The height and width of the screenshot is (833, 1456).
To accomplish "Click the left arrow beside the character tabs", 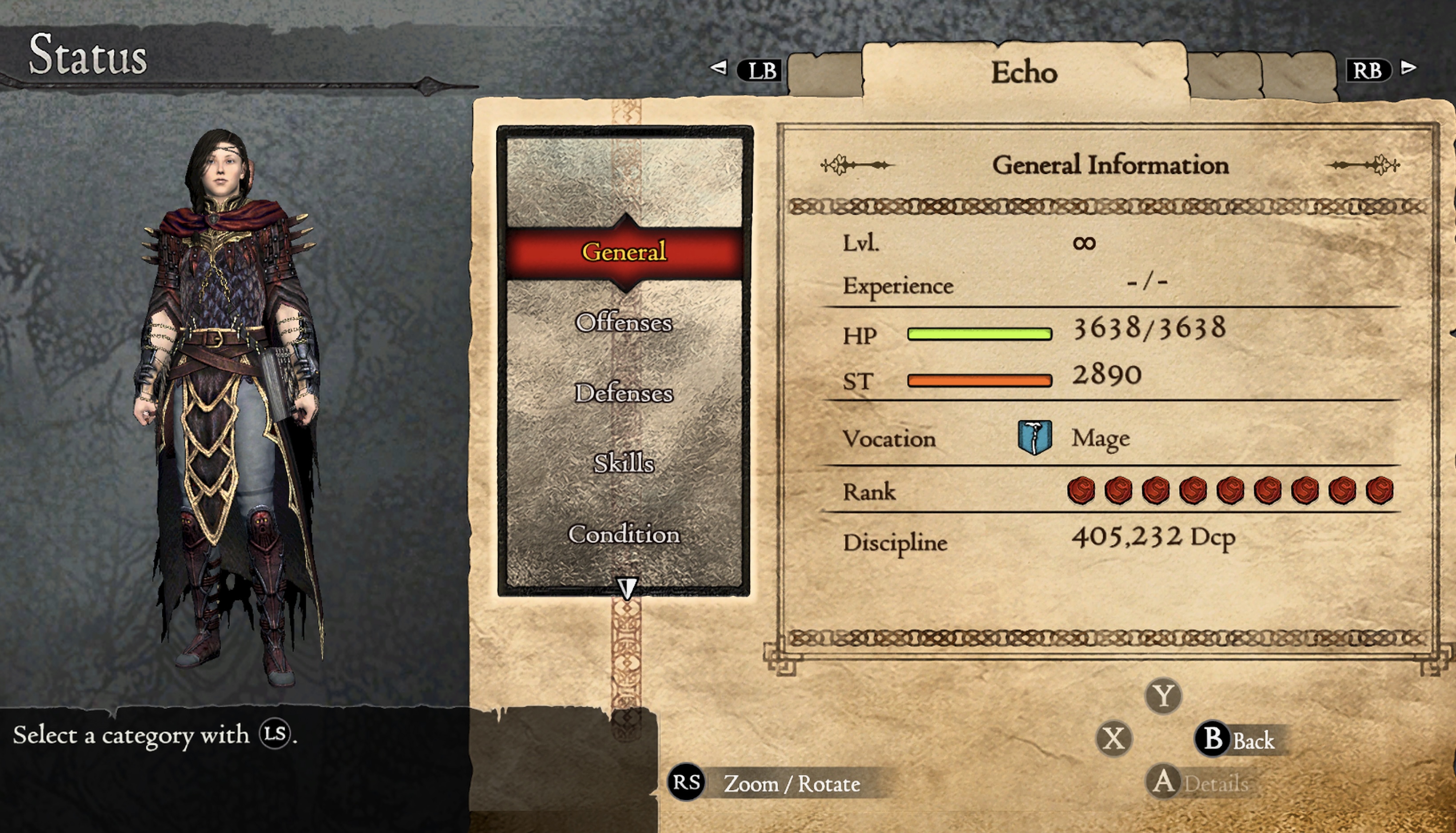I will pyautogui.click(x=719, y=68).
